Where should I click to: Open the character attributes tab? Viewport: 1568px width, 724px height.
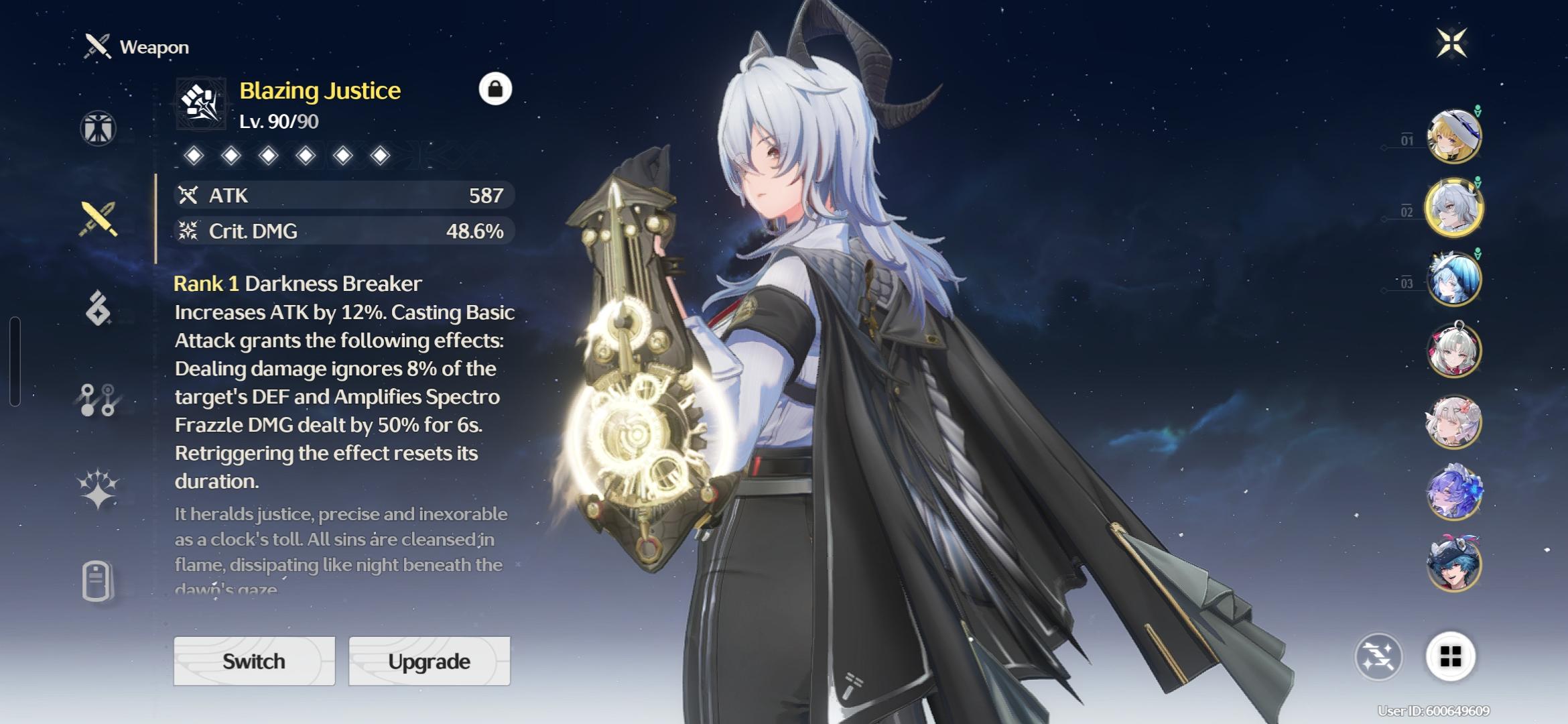99,128
